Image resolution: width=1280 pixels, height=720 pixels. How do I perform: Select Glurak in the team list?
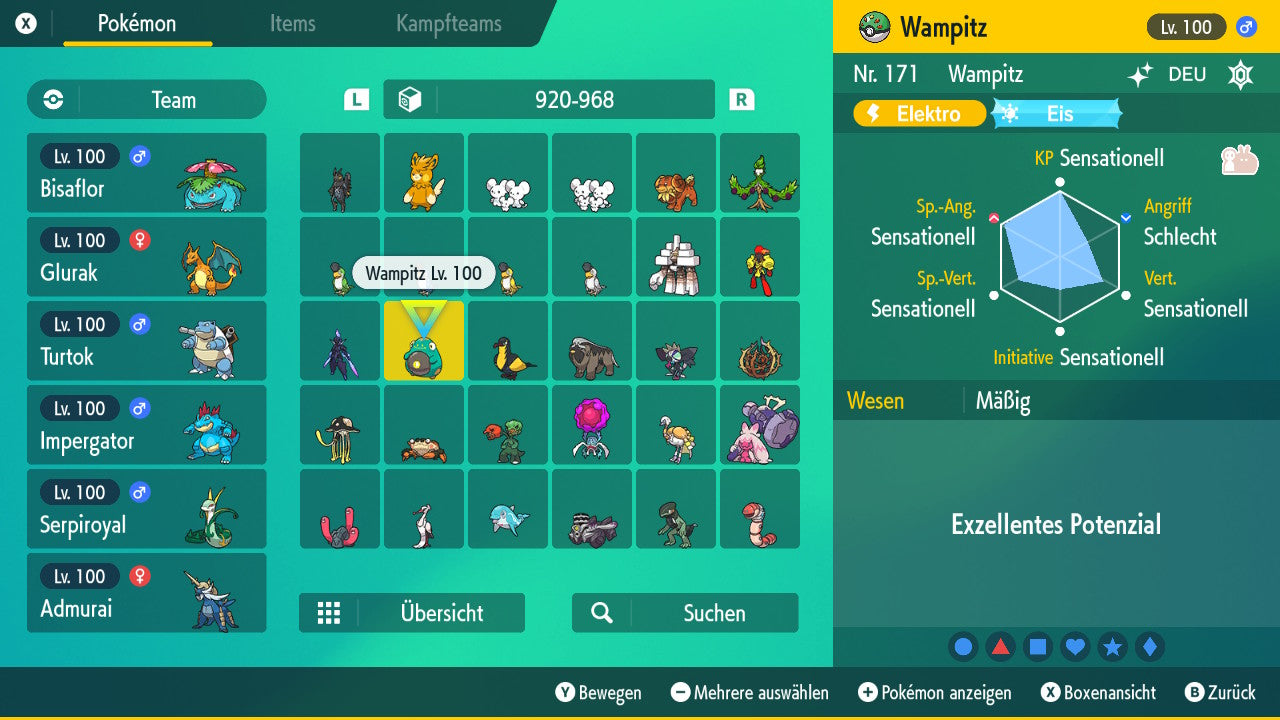click(x=147, y=256)
